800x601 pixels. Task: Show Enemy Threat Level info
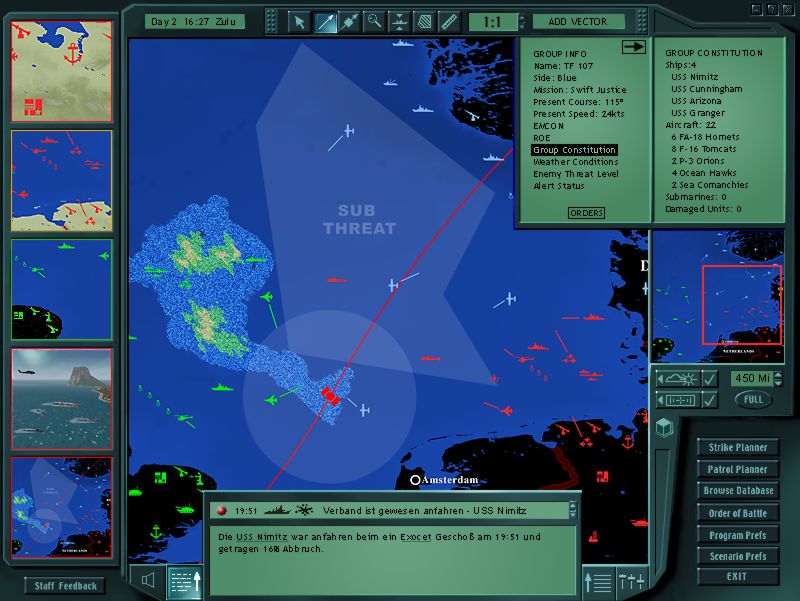pos(575,174)
